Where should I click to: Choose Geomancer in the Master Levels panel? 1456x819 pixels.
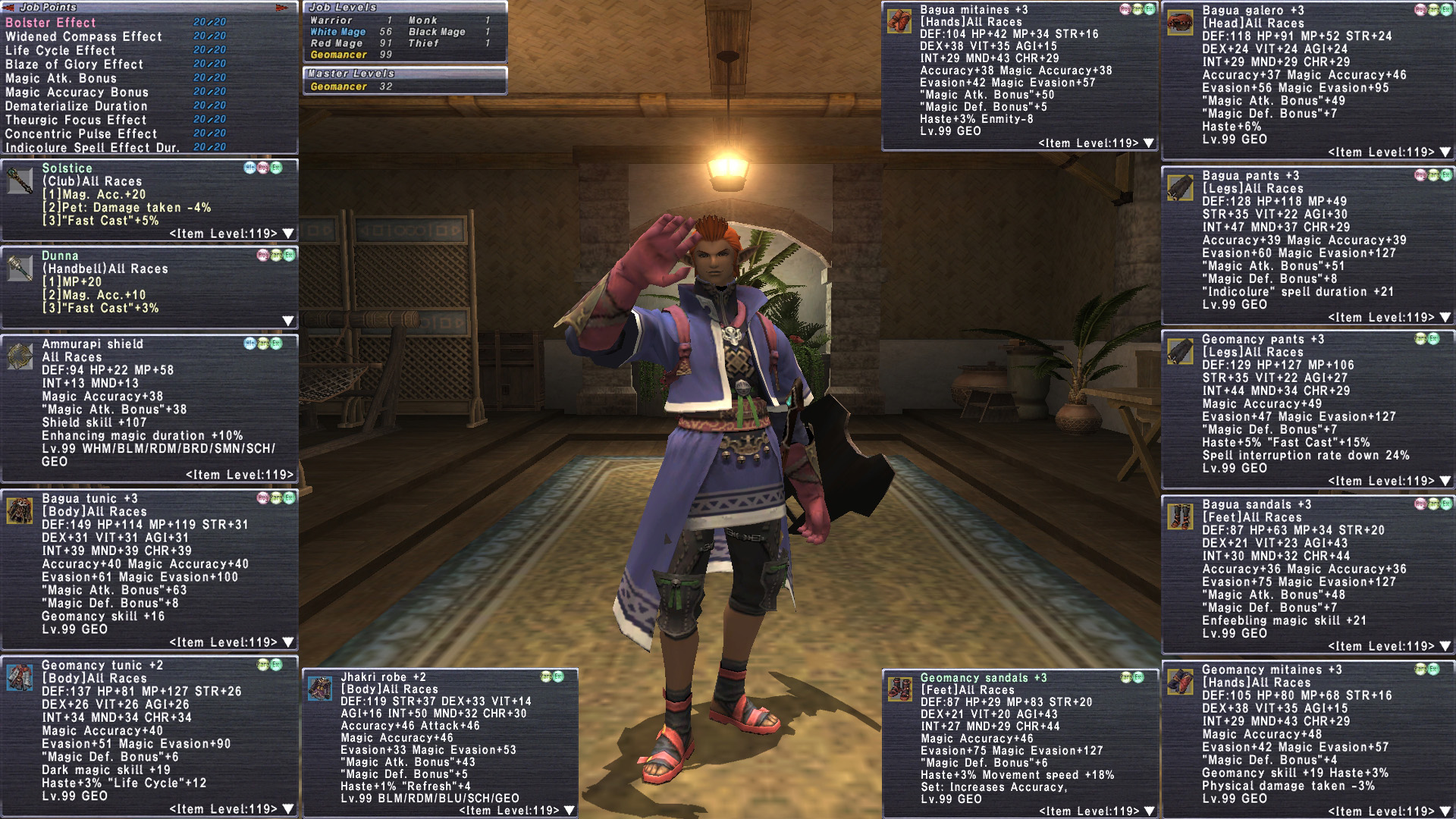pos(338,86)
